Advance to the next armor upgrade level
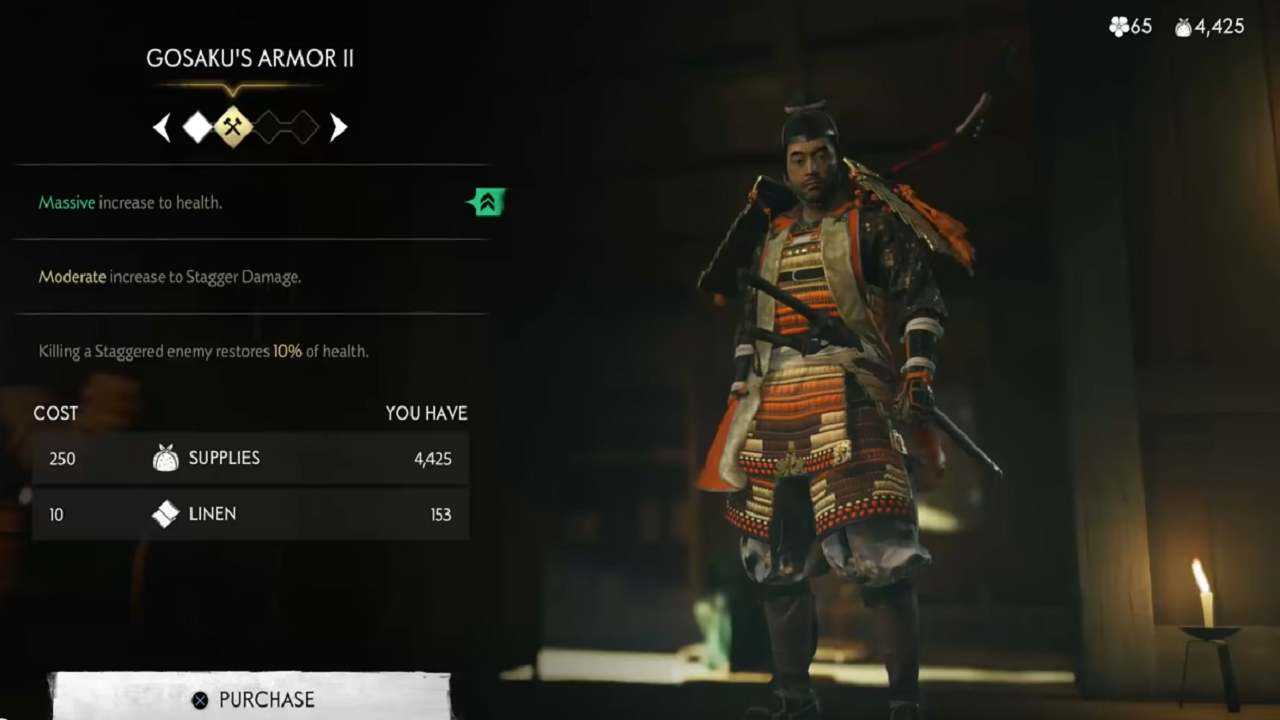 coord(338,127)
